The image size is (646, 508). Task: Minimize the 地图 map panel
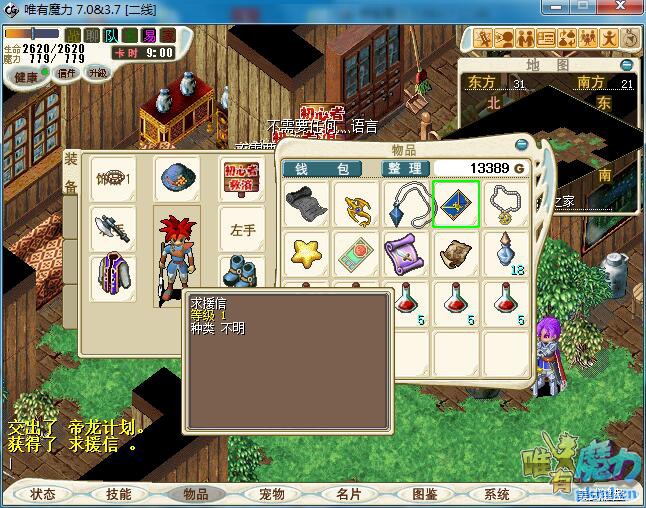click(626, 65)
